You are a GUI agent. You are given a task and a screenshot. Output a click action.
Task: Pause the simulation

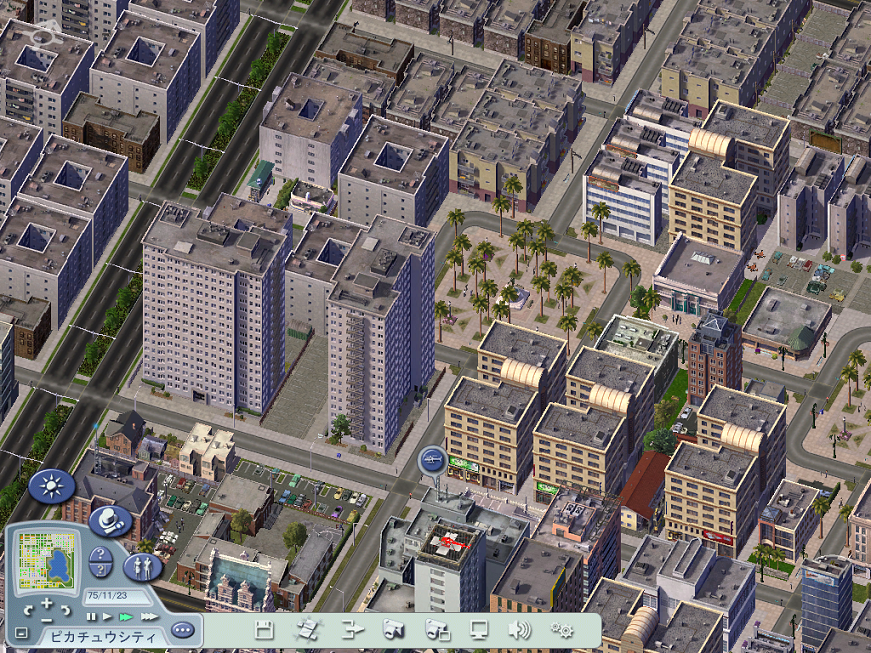tap(91, 617)
